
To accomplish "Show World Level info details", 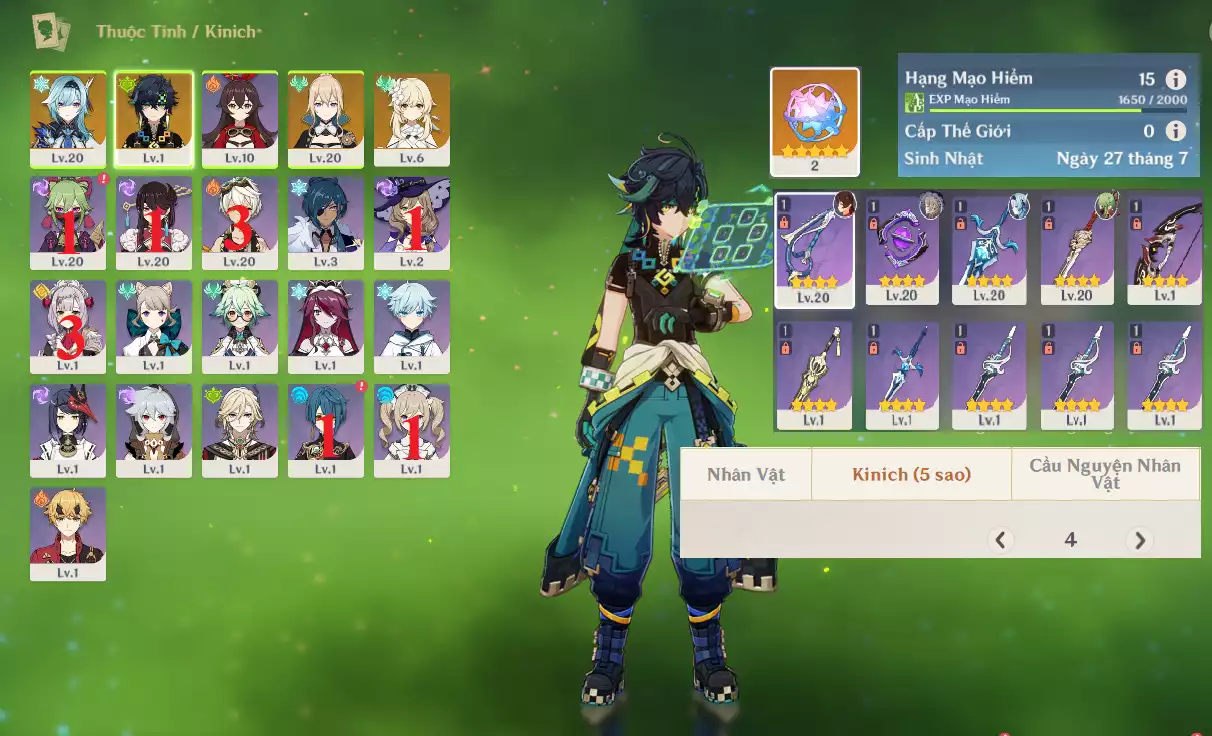I will click(1176, 131).
